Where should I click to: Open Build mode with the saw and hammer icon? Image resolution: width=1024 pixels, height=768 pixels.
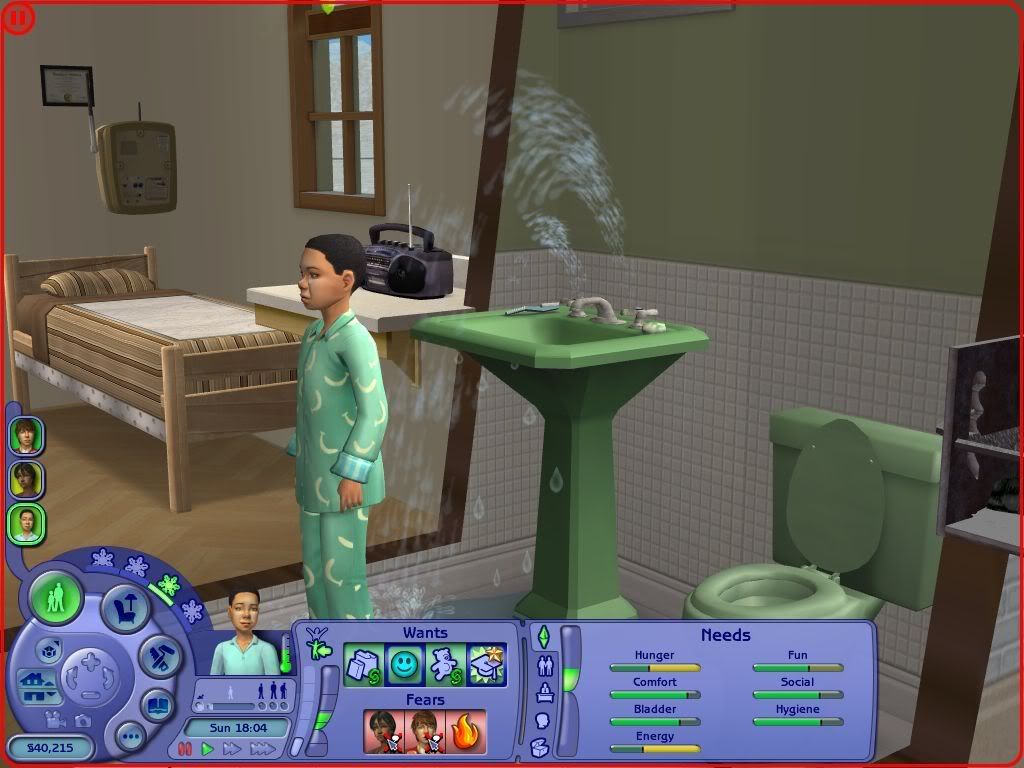click(158, 656)
